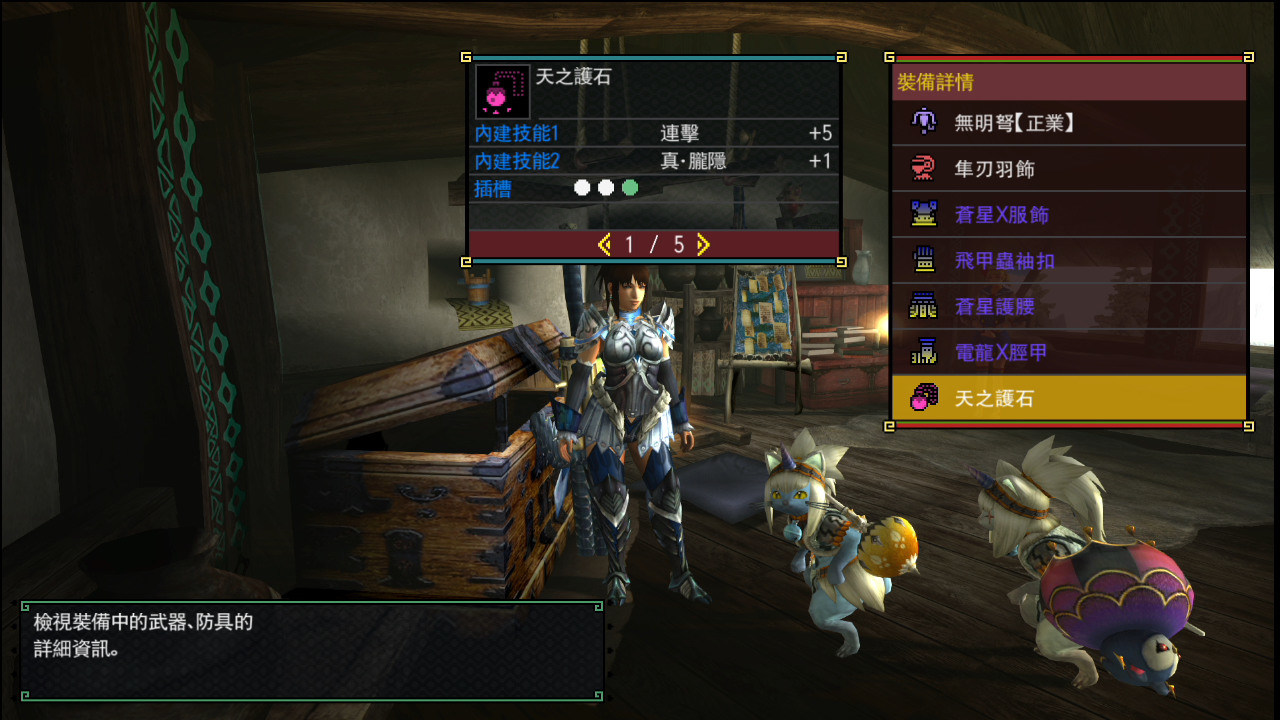The image size is (1280, 720).
Task: Choose the highlighted 天之護石 talisman row
Action: (x=1068, y=399)
